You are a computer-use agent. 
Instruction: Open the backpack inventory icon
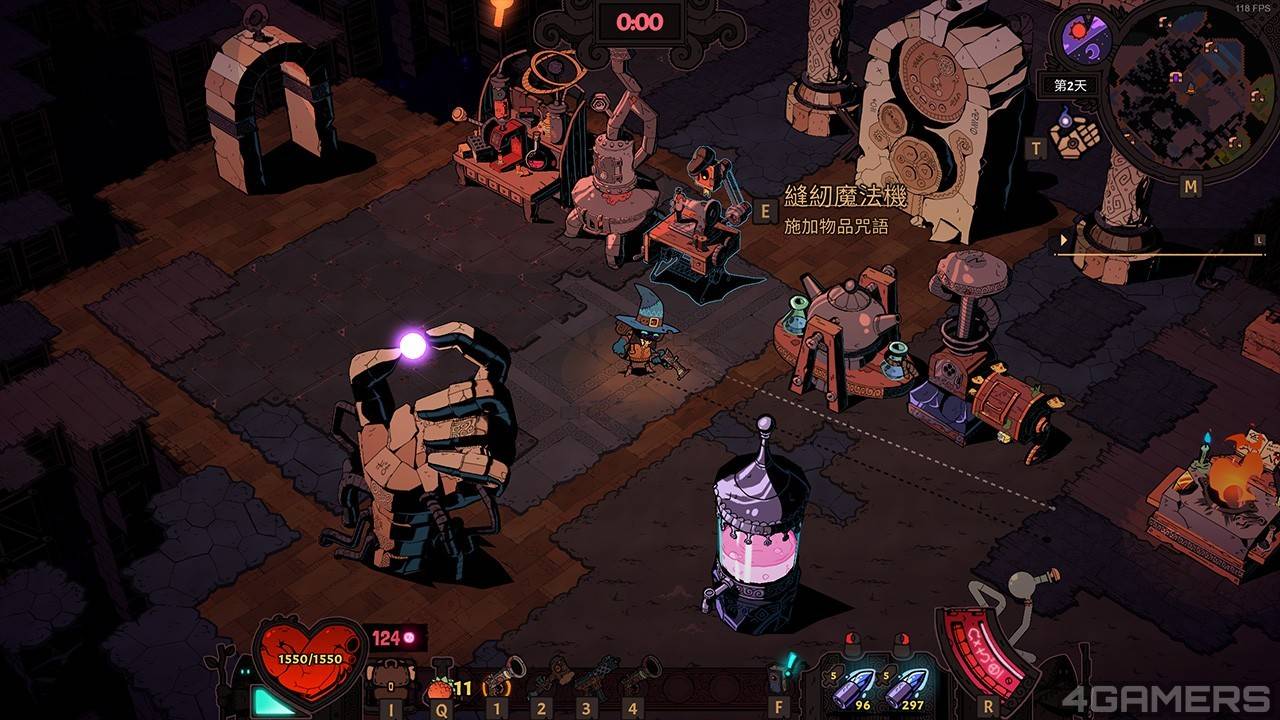[388, 684]
